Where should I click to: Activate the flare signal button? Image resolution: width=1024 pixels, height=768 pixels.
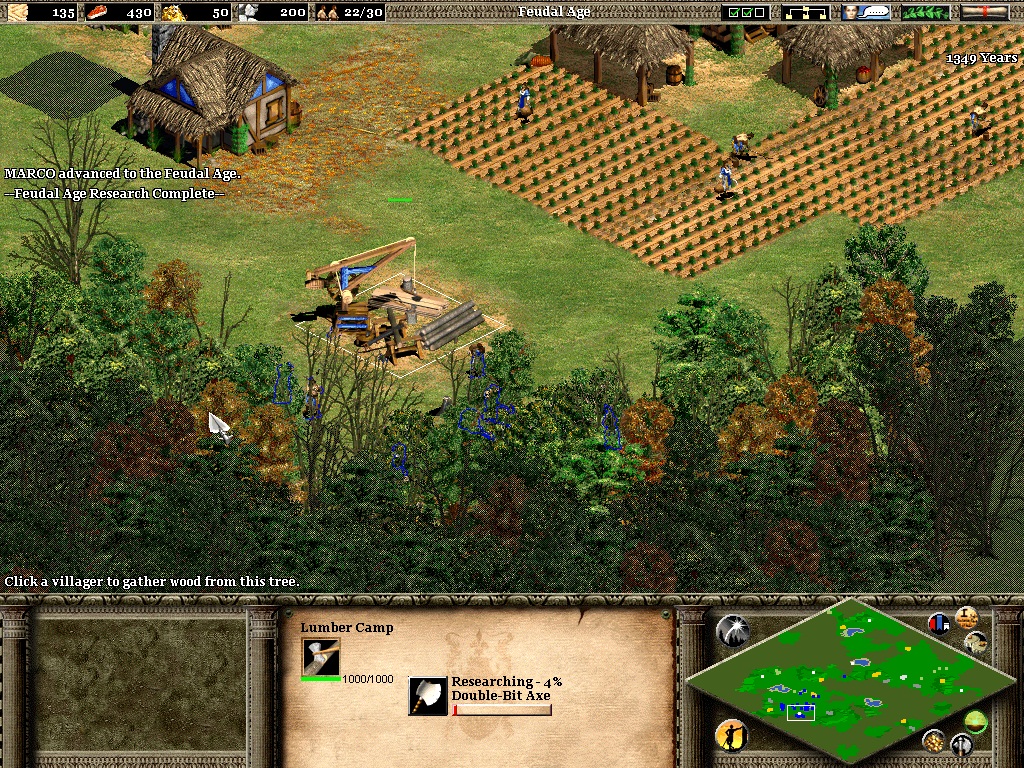(732, 630)
